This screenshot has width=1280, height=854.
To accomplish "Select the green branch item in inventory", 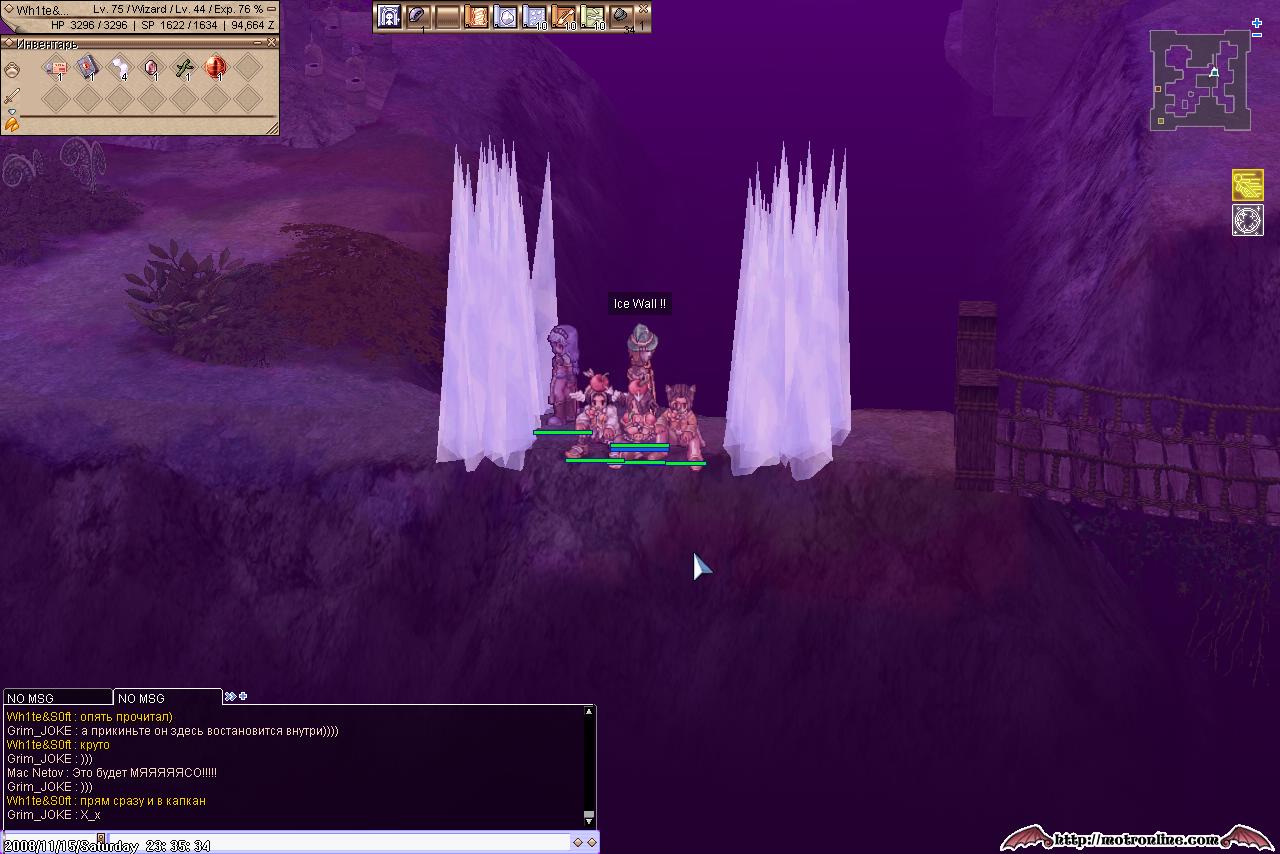I will pyautogui.click(x=184, y=67).
